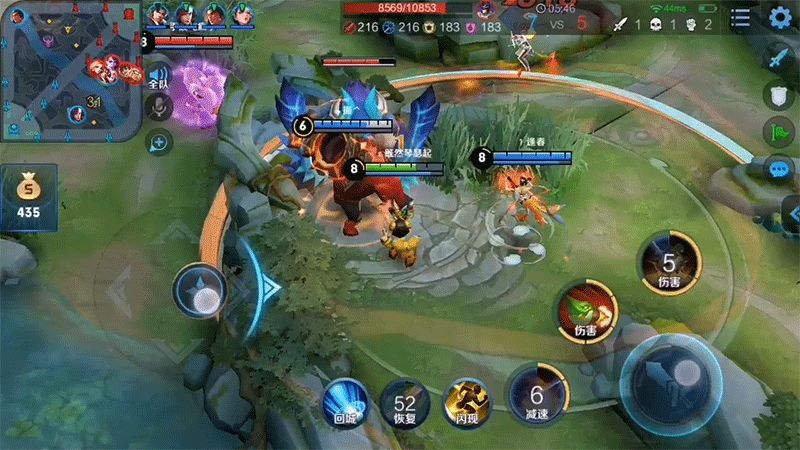The image size is (800, 450).
Task: Tap the shield defend signal
Action: (x=779, y=95)
